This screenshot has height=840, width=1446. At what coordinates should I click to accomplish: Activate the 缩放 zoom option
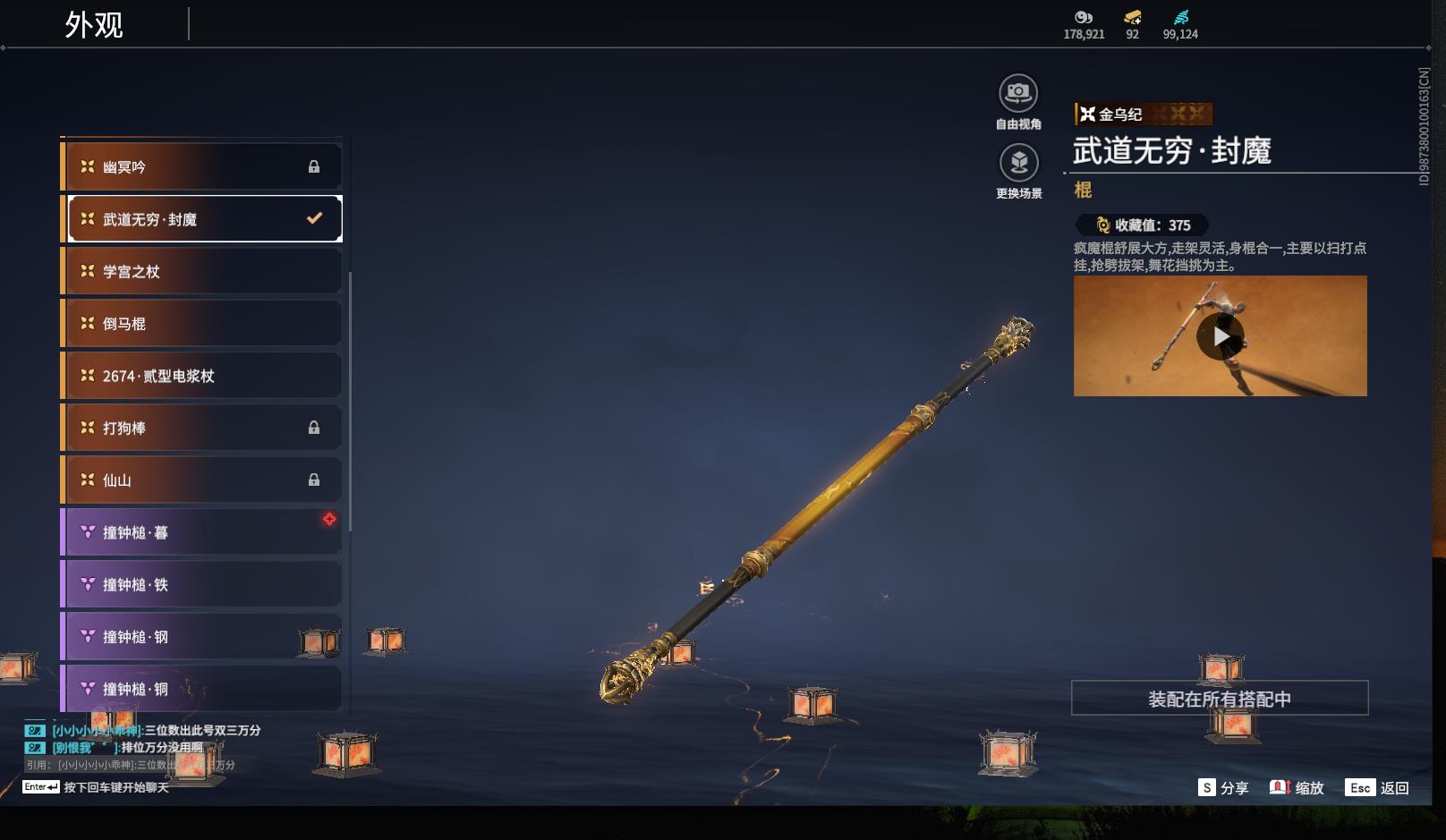[x=1297, y=787]
